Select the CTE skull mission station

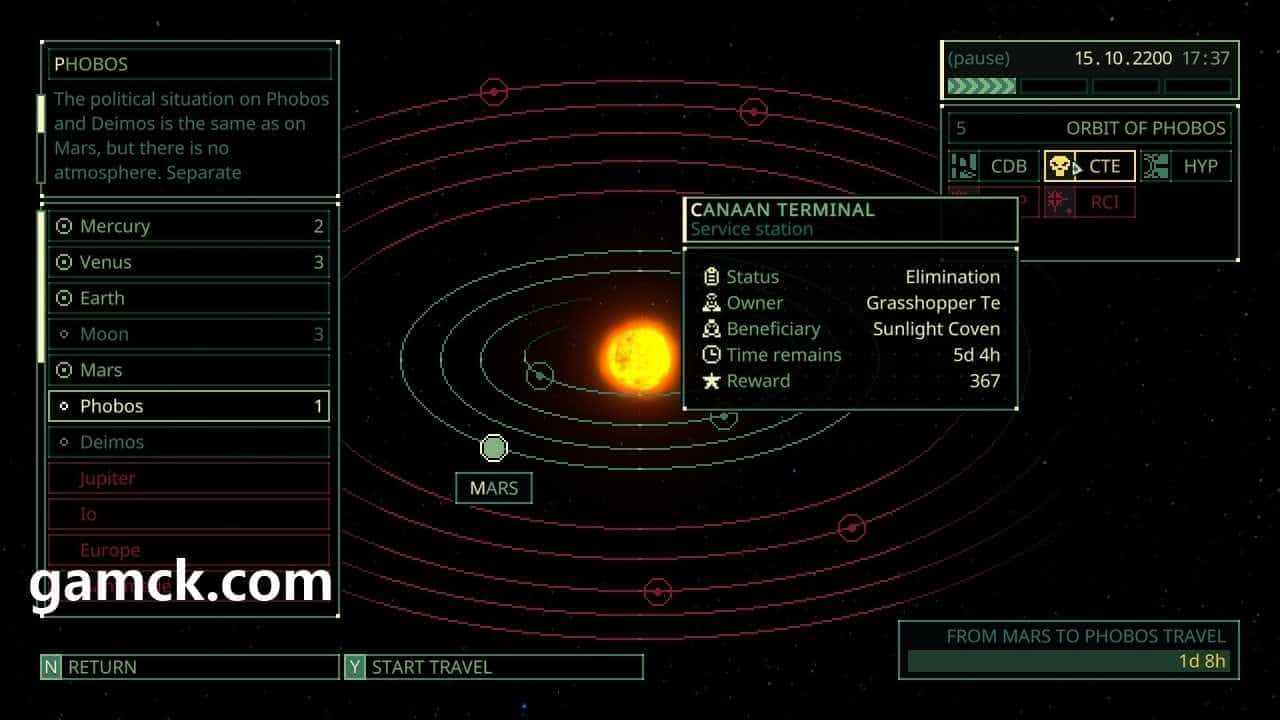1089,167
